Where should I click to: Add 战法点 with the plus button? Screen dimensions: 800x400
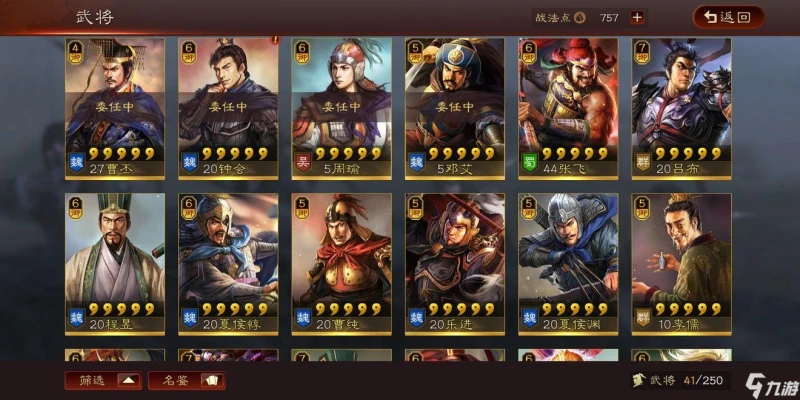[x=637, y=17]
